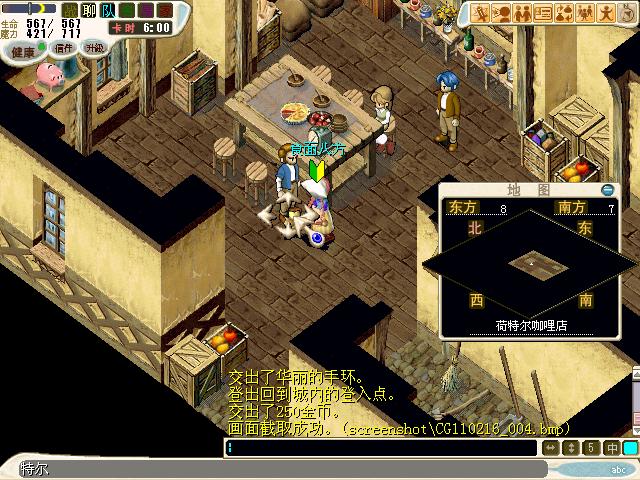
Task: Toggle the 队 team mode icon
Action: coord(108,10)
